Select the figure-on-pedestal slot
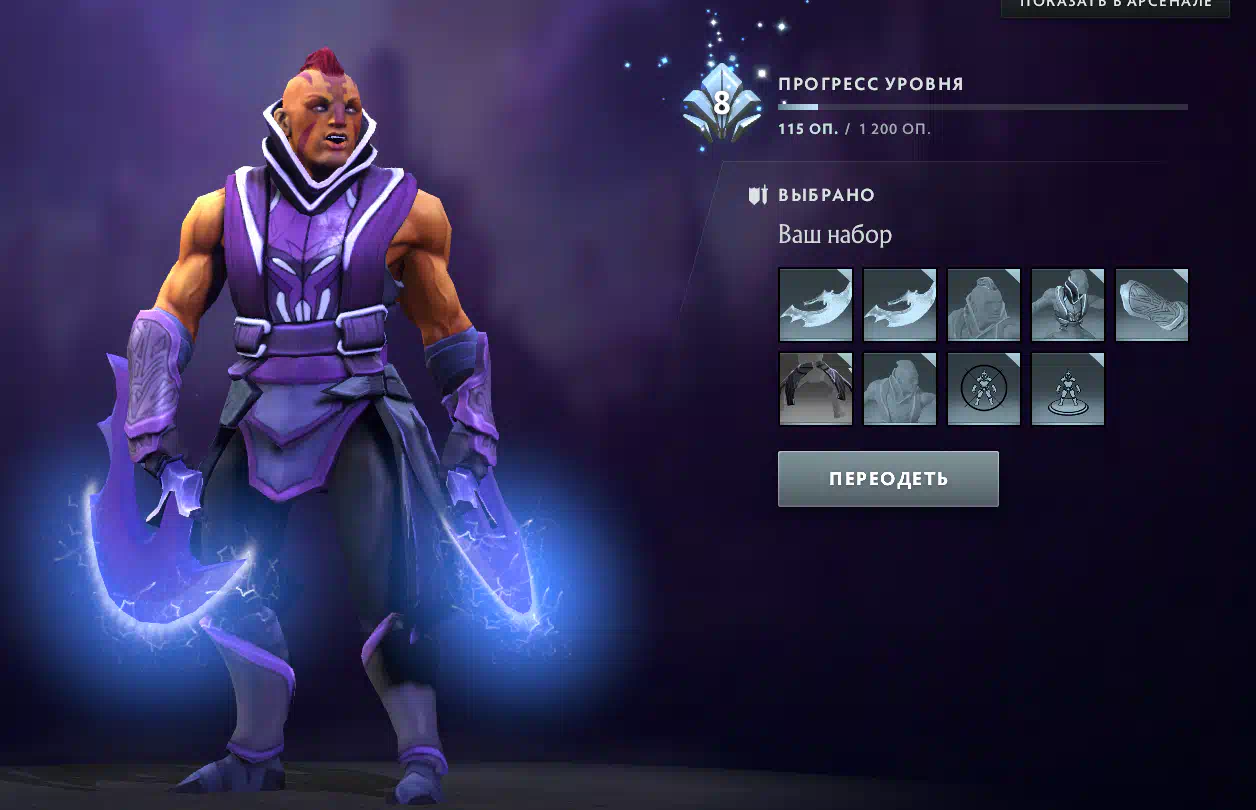This screenshot has width=1256, height=810. coord(1068,389)
